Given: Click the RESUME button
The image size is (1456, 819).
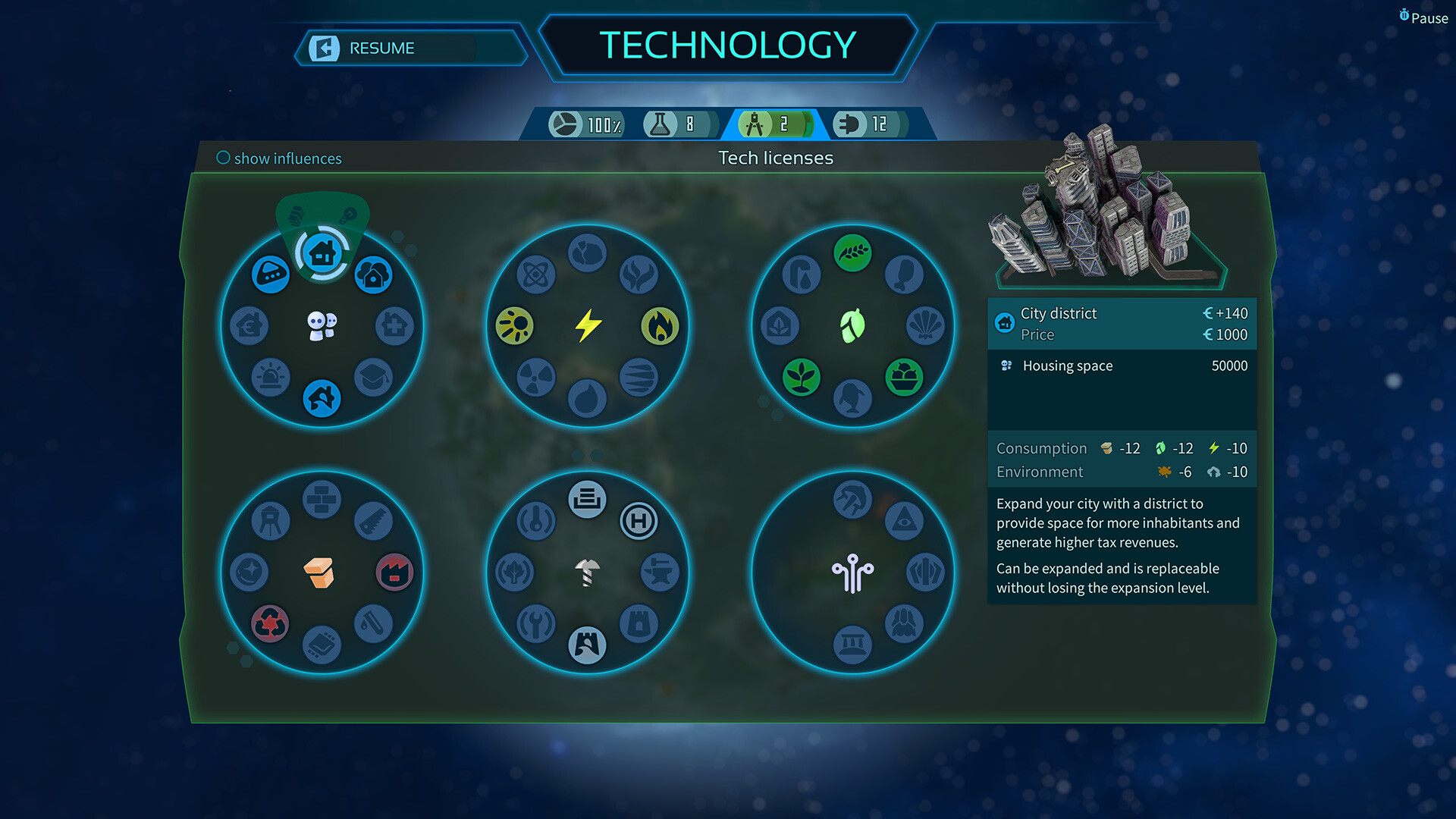Looking at the screenshot, I should click(x=381, y=48).
